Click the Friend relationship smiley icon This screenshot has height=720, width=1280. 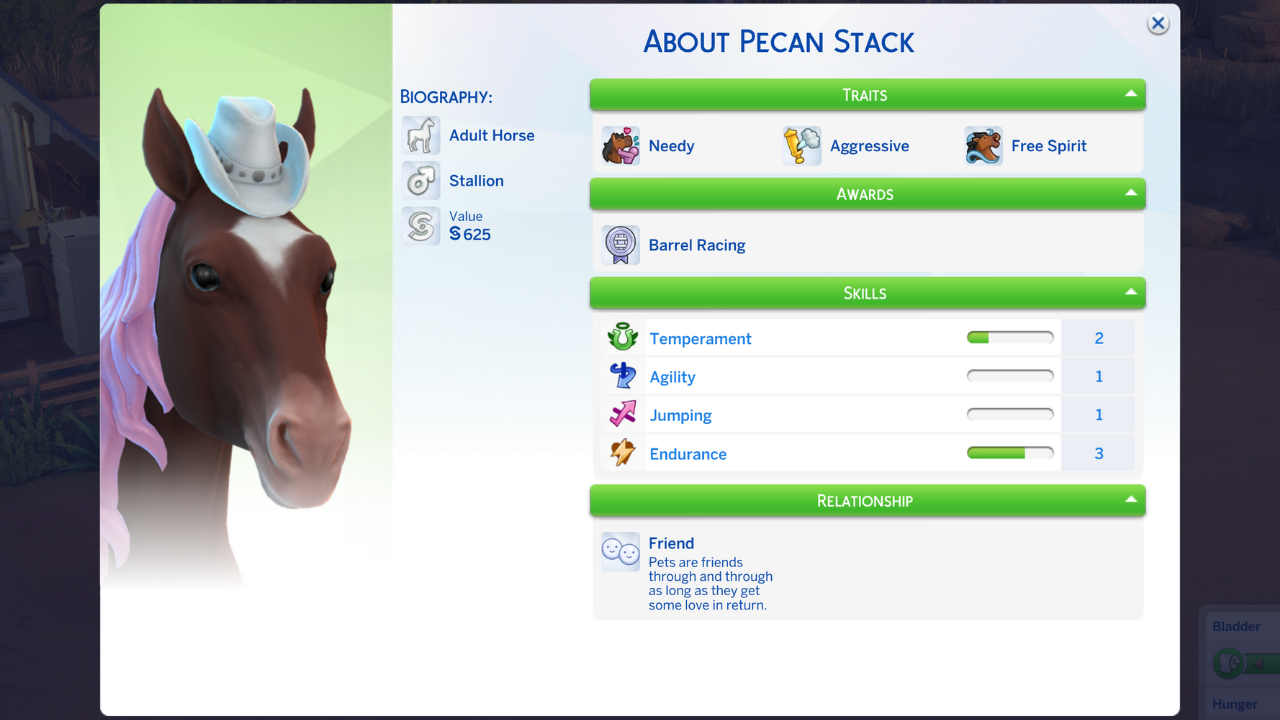click(620, 551)
